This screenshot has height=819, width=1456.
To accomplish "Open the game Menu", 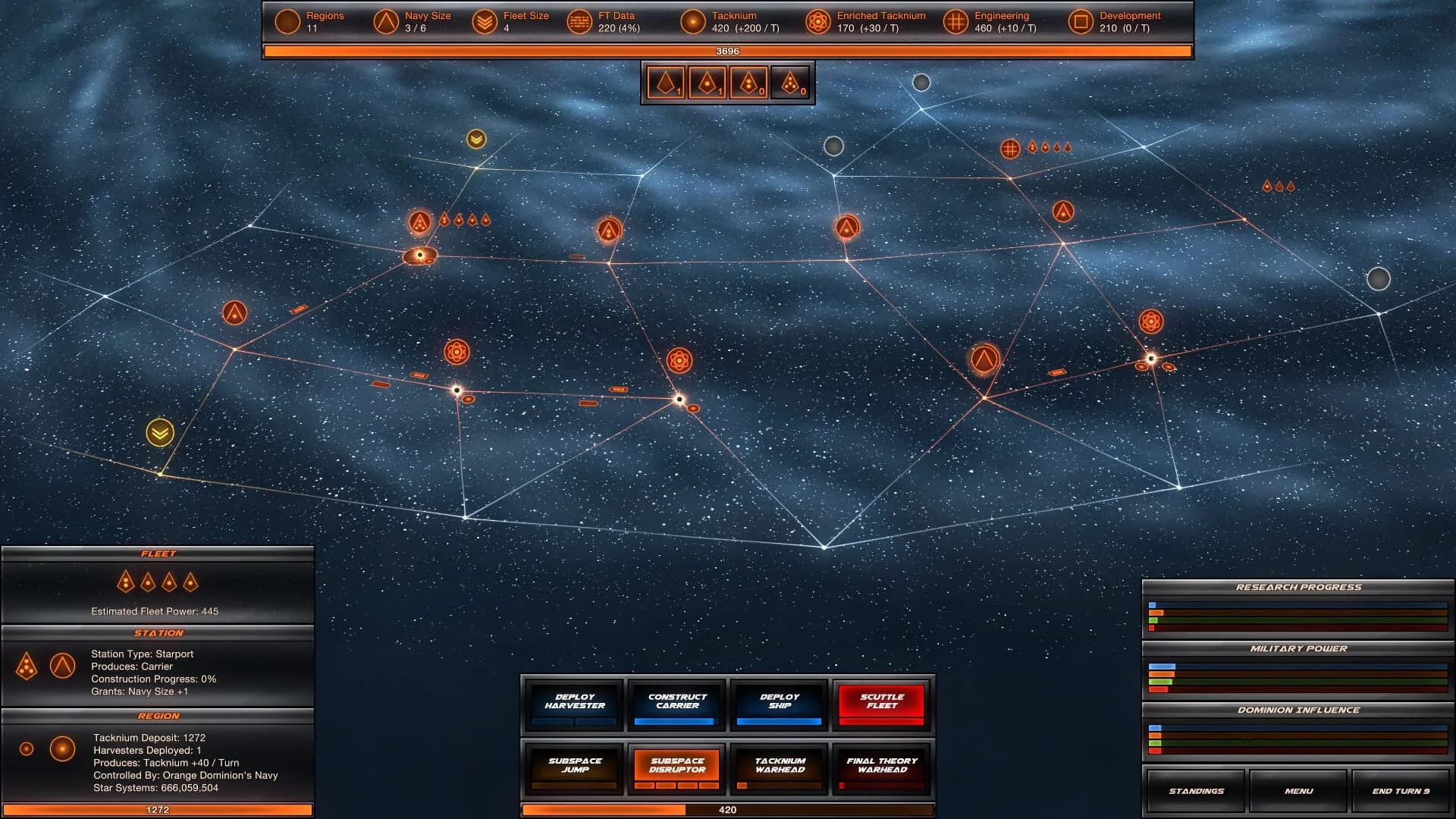I will coord(1299,791).
